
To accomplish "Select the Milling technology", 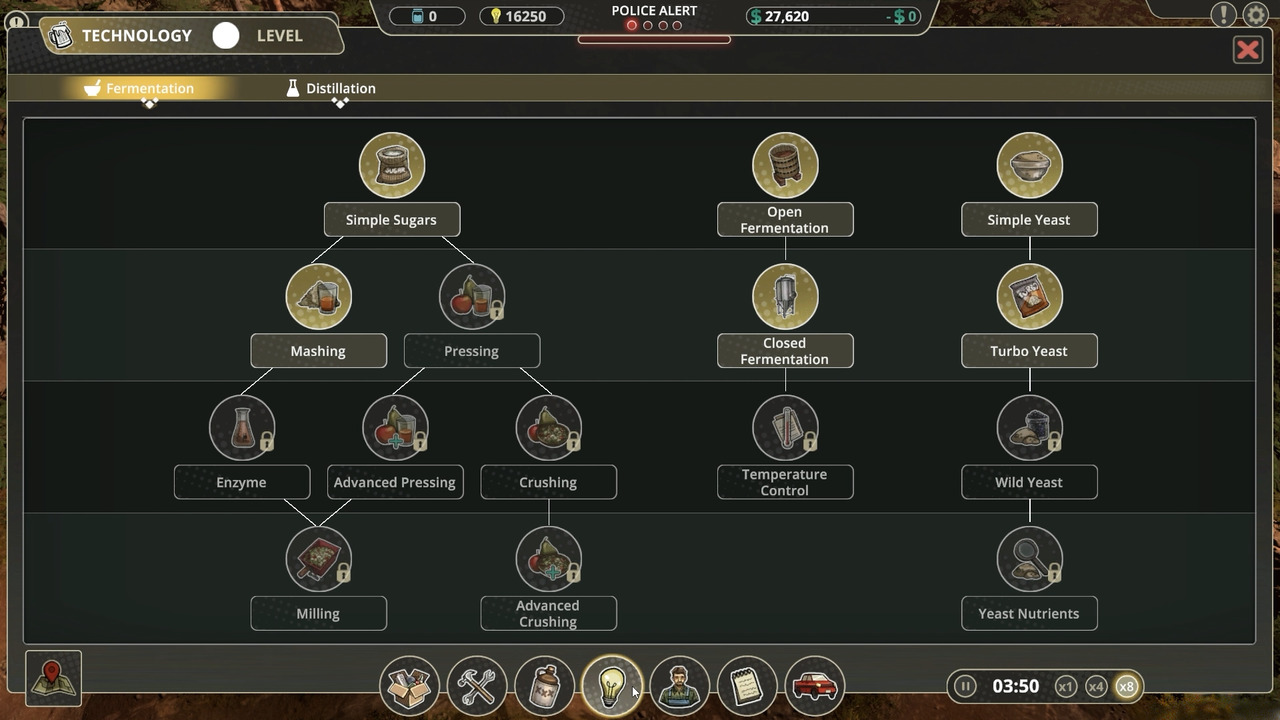I will (318, 559).
